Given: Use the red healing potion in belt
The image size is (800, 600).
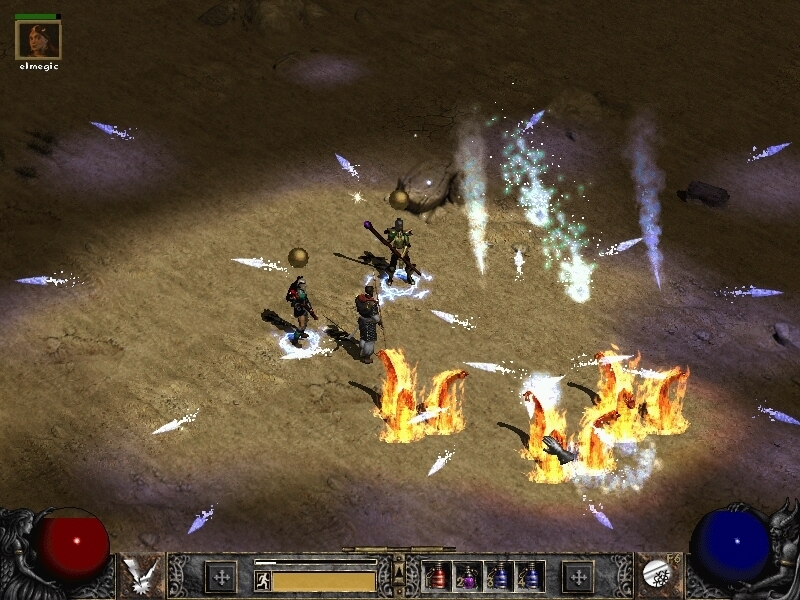Looking at the screenshot, I should [439, 576].
